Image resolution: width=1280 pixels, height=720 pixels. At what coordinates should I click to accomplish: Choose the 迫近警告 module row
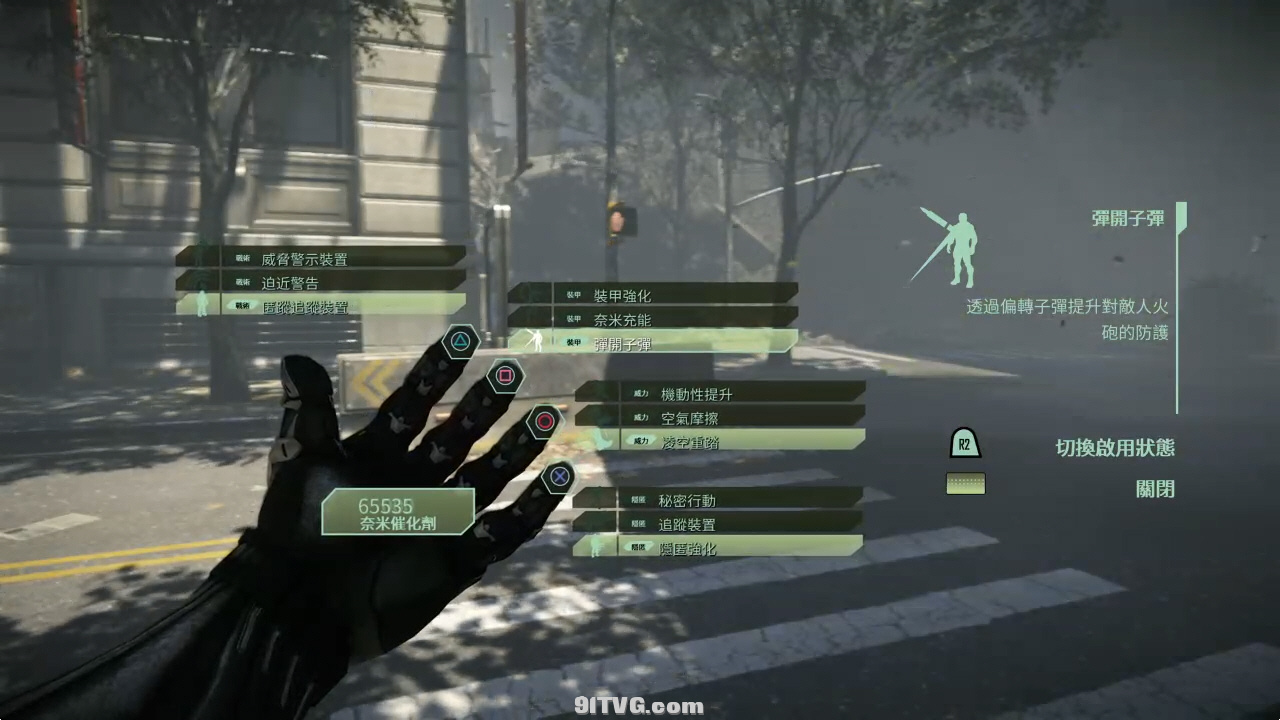tap(322, 282)
